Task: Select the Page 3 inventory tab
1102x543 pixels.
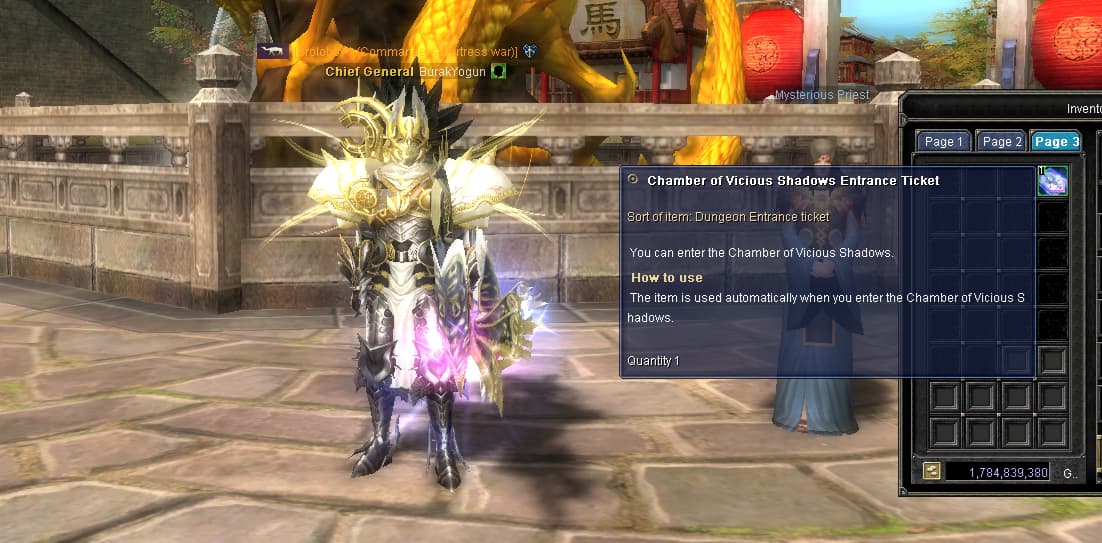Action: tap(1056, 142)
